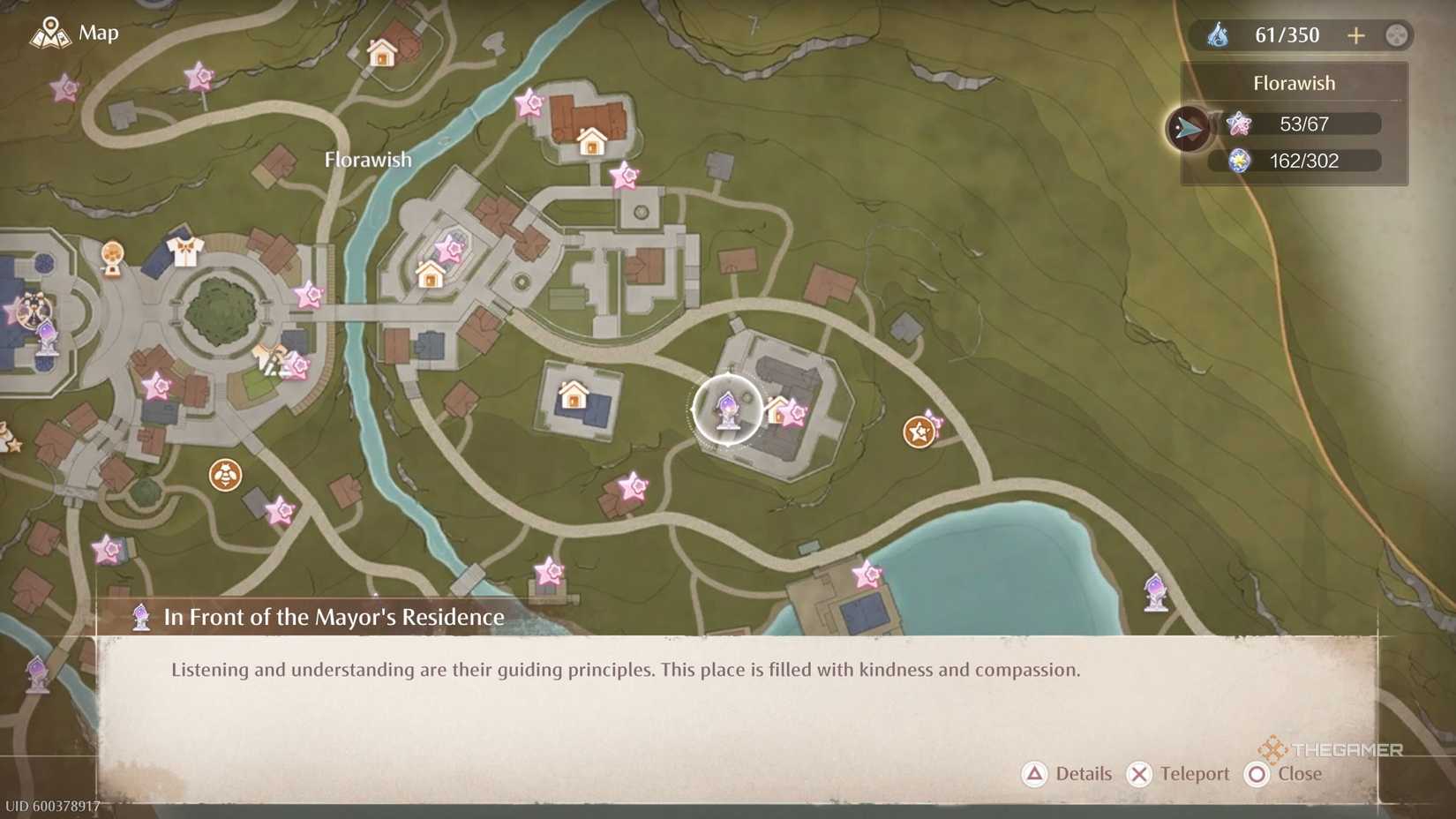Select the orange star styling challenge badge
This screenshot has height=819, width=1456.
coord(918,433)
